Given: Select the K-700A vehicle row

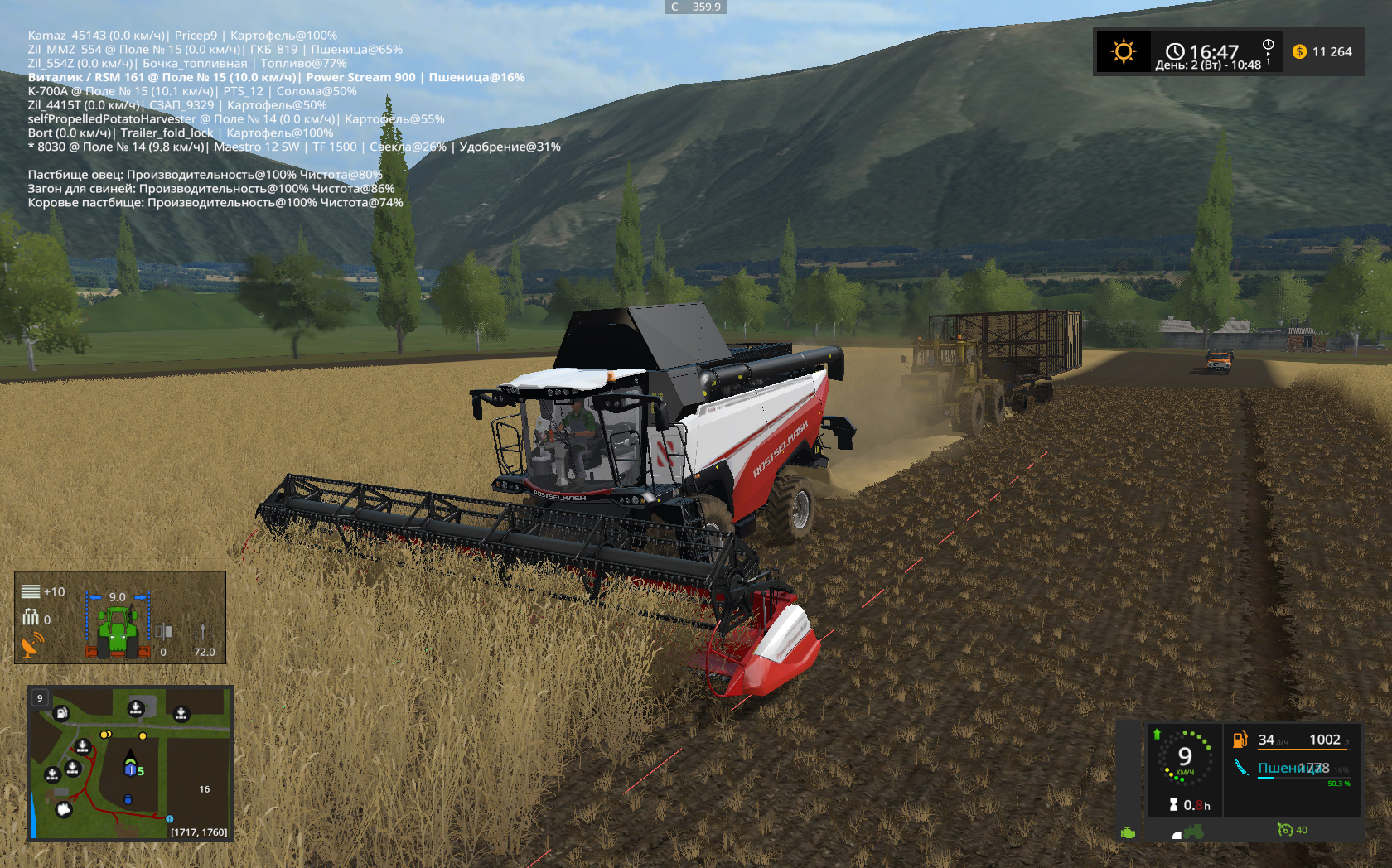Looking at the screenshot, I should click(192, 91).
